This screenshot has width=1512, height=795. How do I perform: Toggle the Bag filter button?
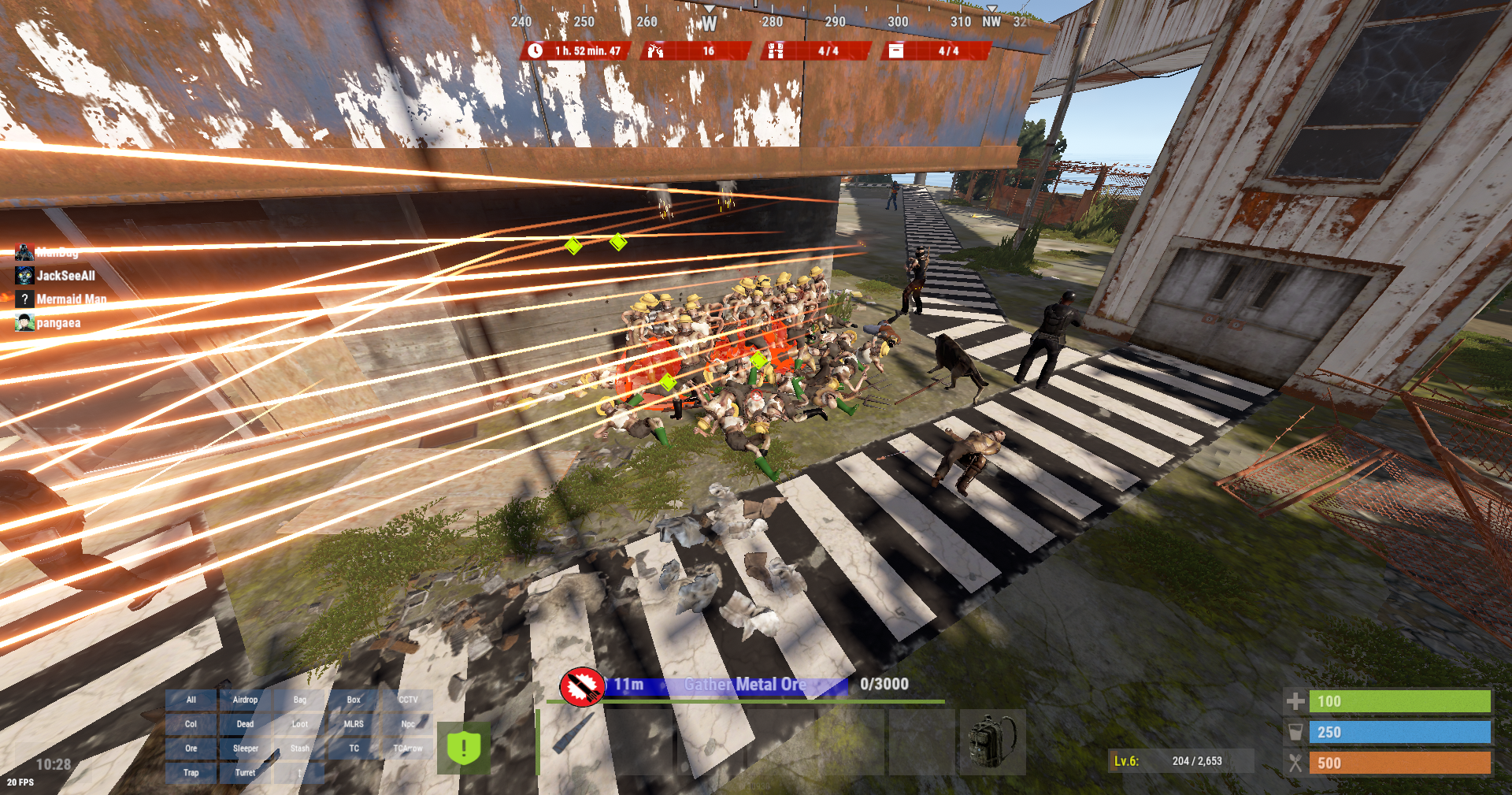[299, 700]
